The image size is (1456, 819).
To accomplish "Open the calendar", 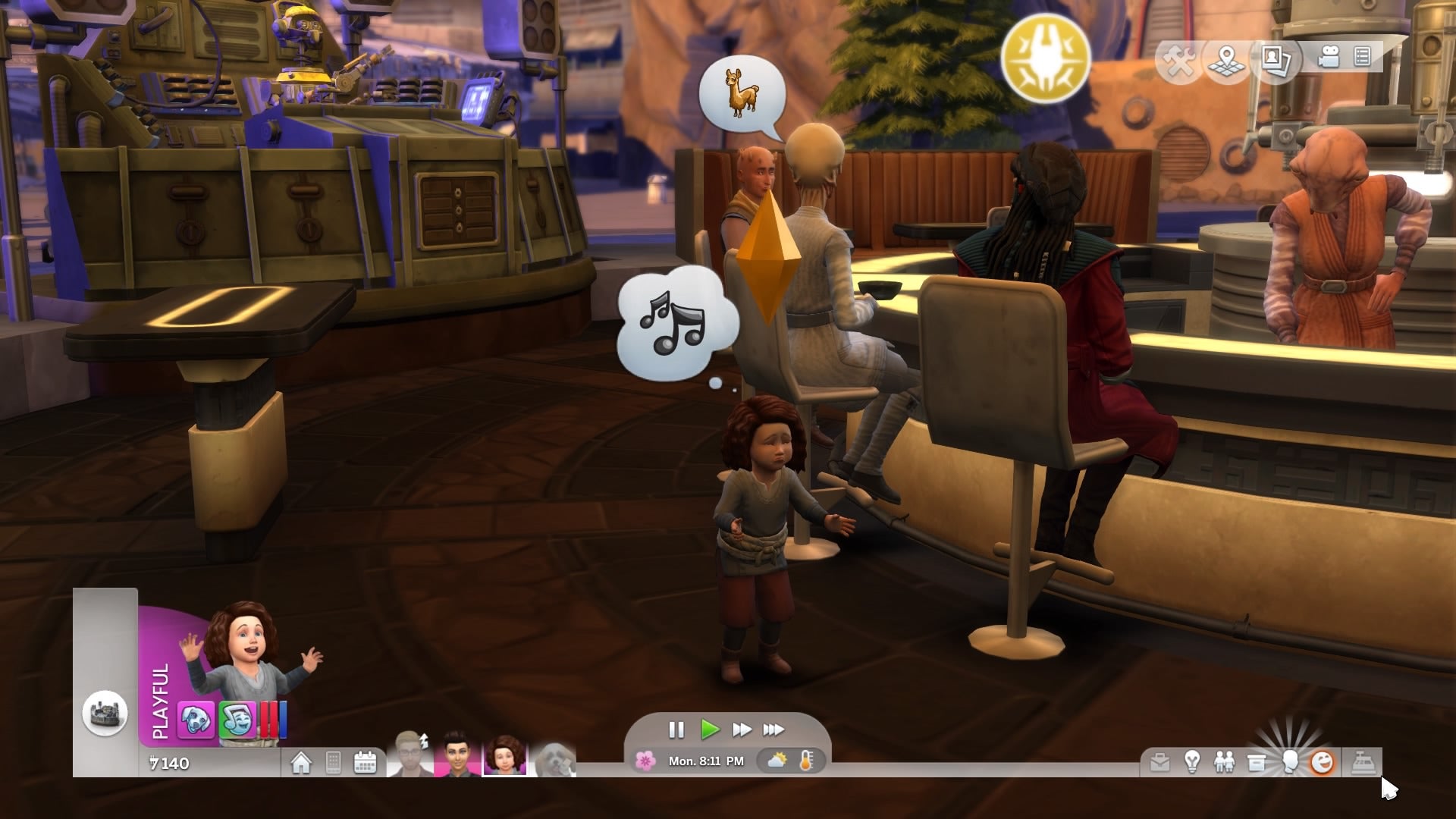I will (366, 762).
